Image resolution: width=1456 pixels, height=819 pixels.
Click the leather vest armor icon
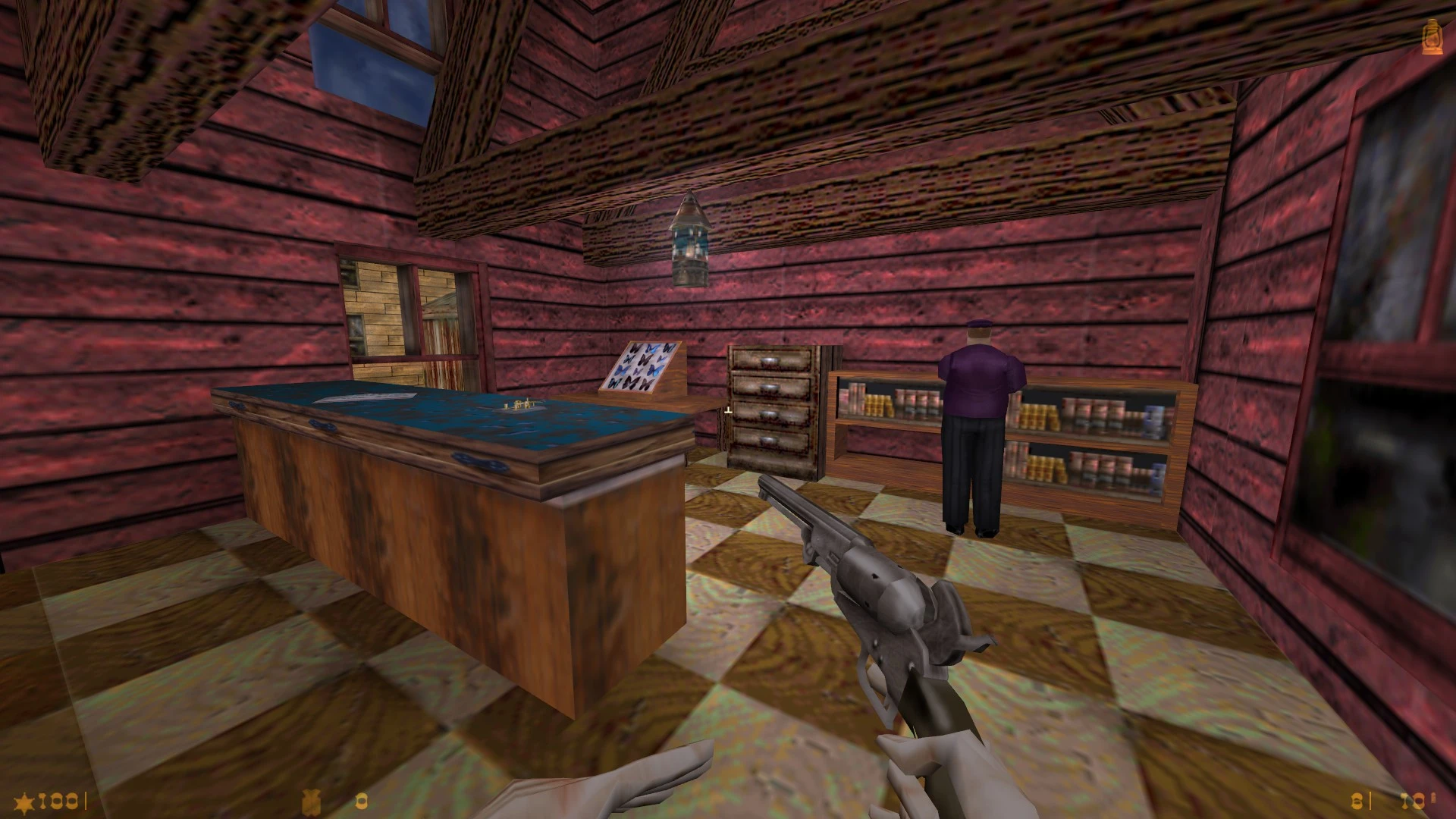click(x=310, y=801)
